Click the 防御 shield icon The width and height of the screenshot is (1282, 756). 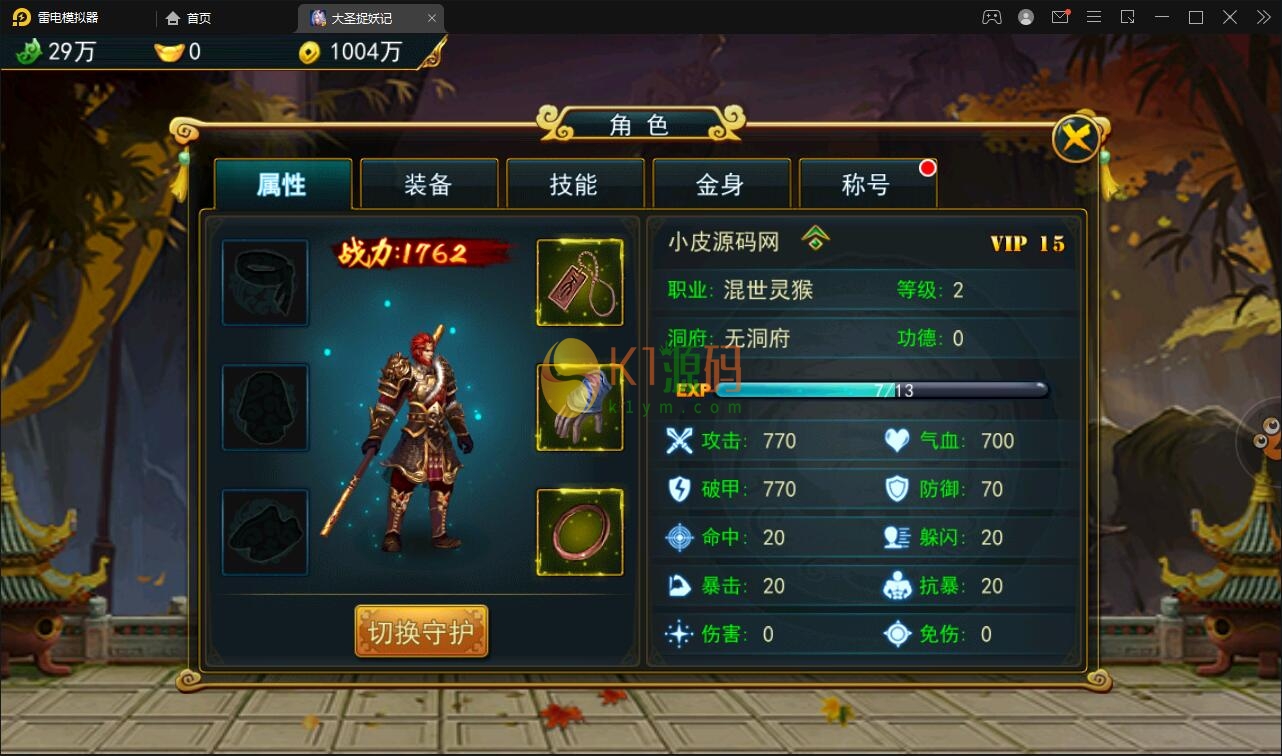pyautogui.click(x=898, y=489)
